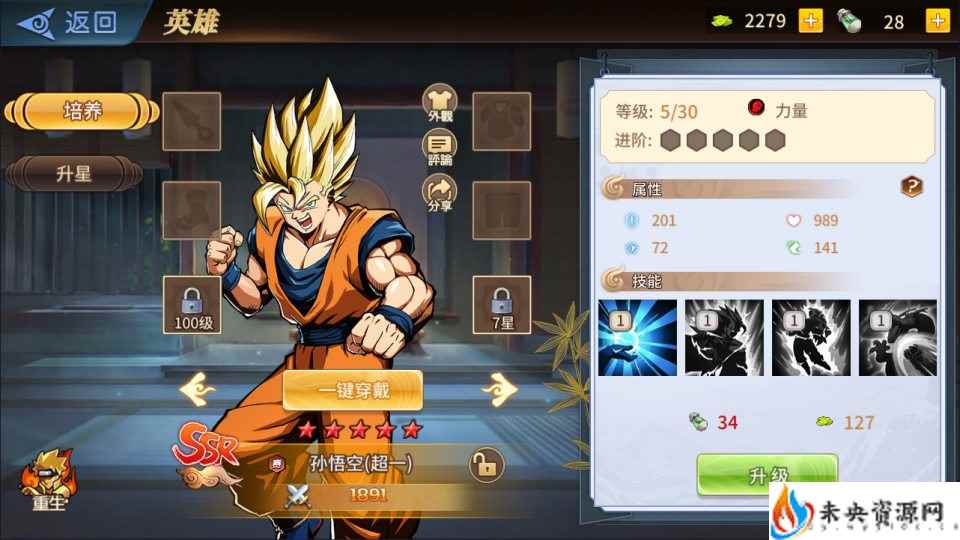Image resolution: width=960 pixels, height=540 pixels.
Task: Open the 重生 rebirth option
Action: pos(48,480)
